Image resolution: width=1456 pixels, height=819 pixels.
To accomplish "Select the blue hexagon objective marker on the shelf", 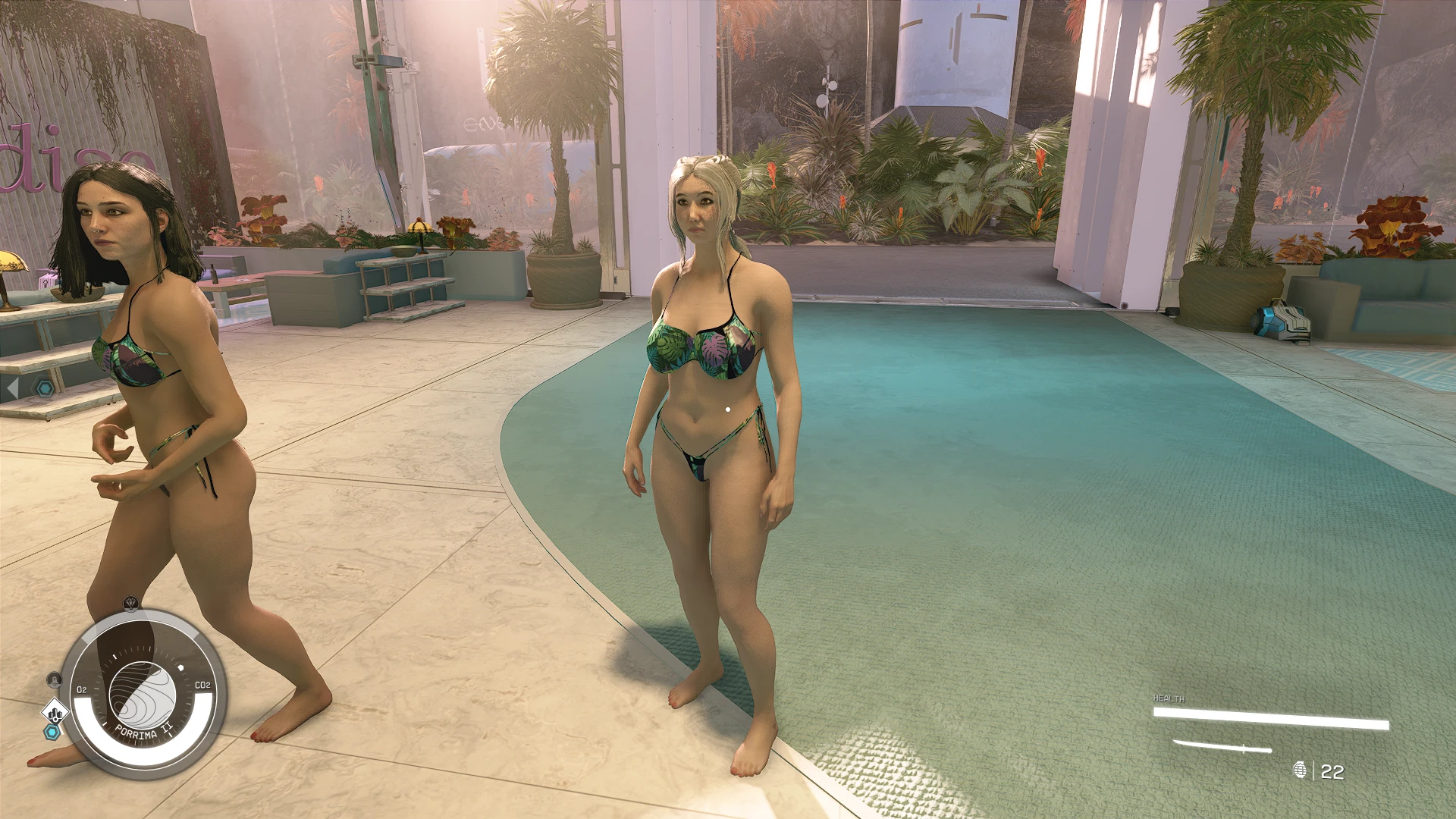I will click(45, 388).
